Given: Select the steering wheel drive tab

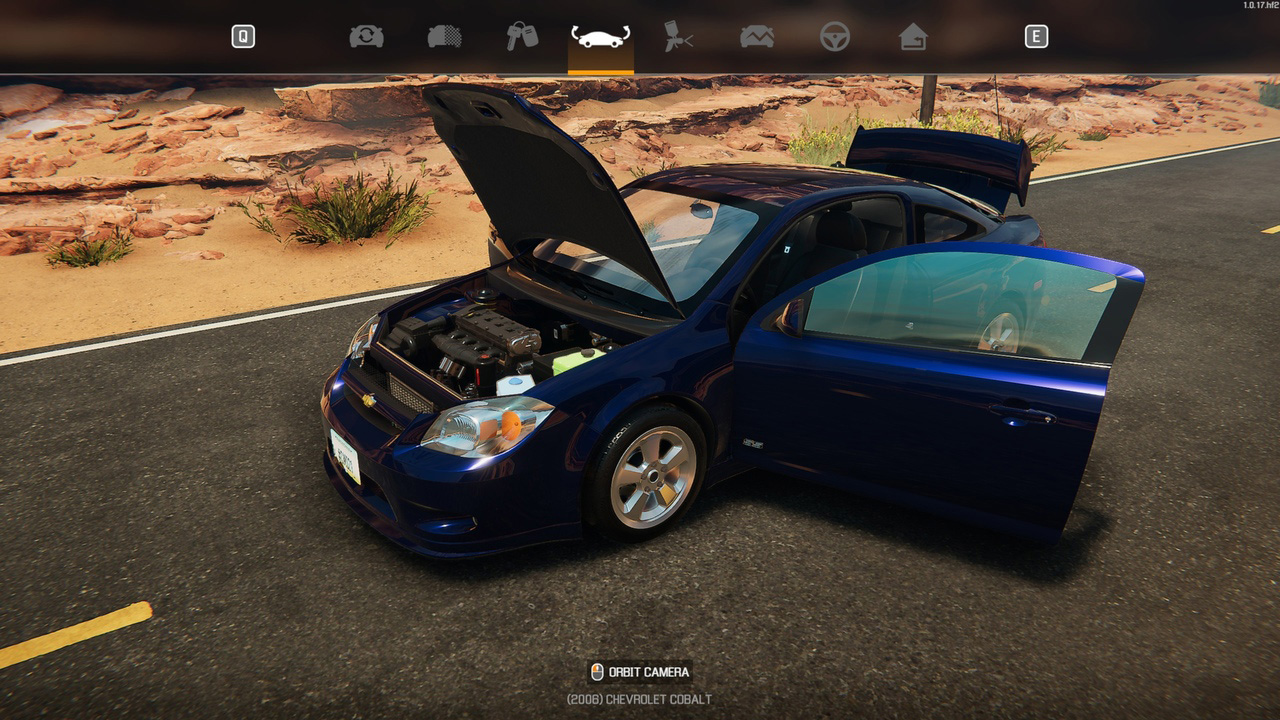Looking at the screenshot, I should 835,37.
